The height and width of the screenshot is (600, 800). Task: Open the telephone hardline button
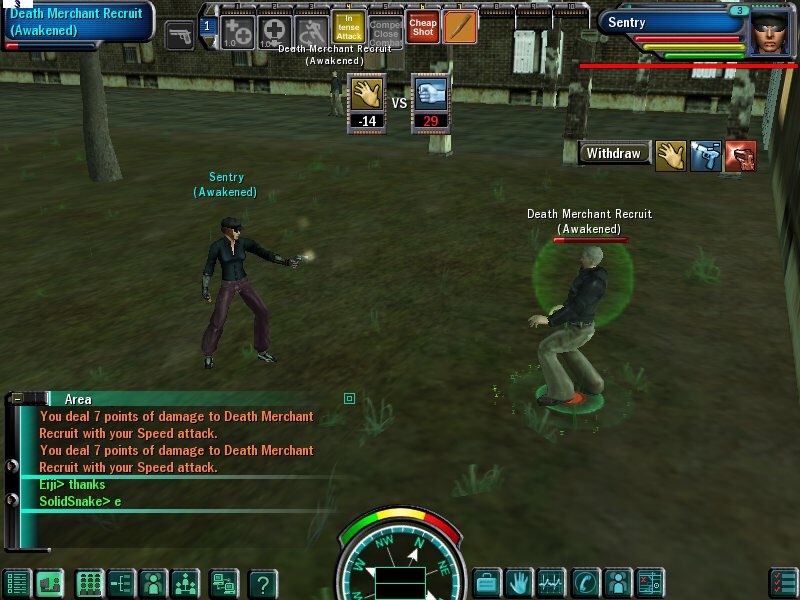[x=584, y=582]
